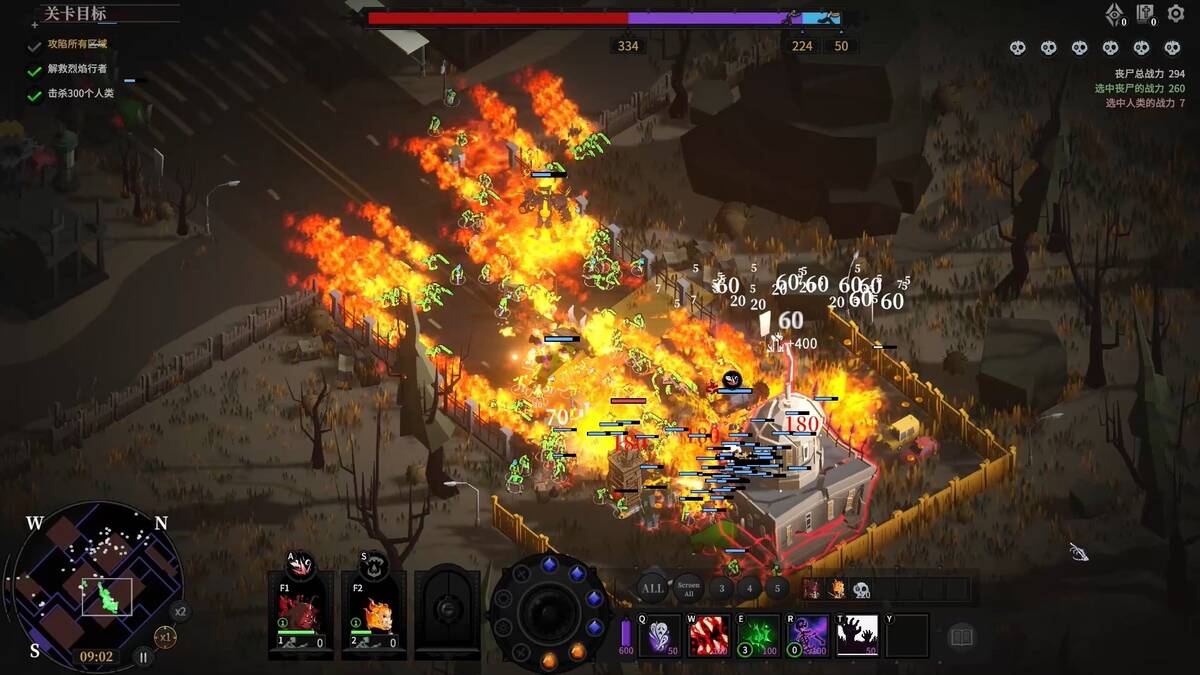Screen dimensions: 1200x675
Task: Trigger the R purple skeleton ability
Action: [x=807, y=635]
